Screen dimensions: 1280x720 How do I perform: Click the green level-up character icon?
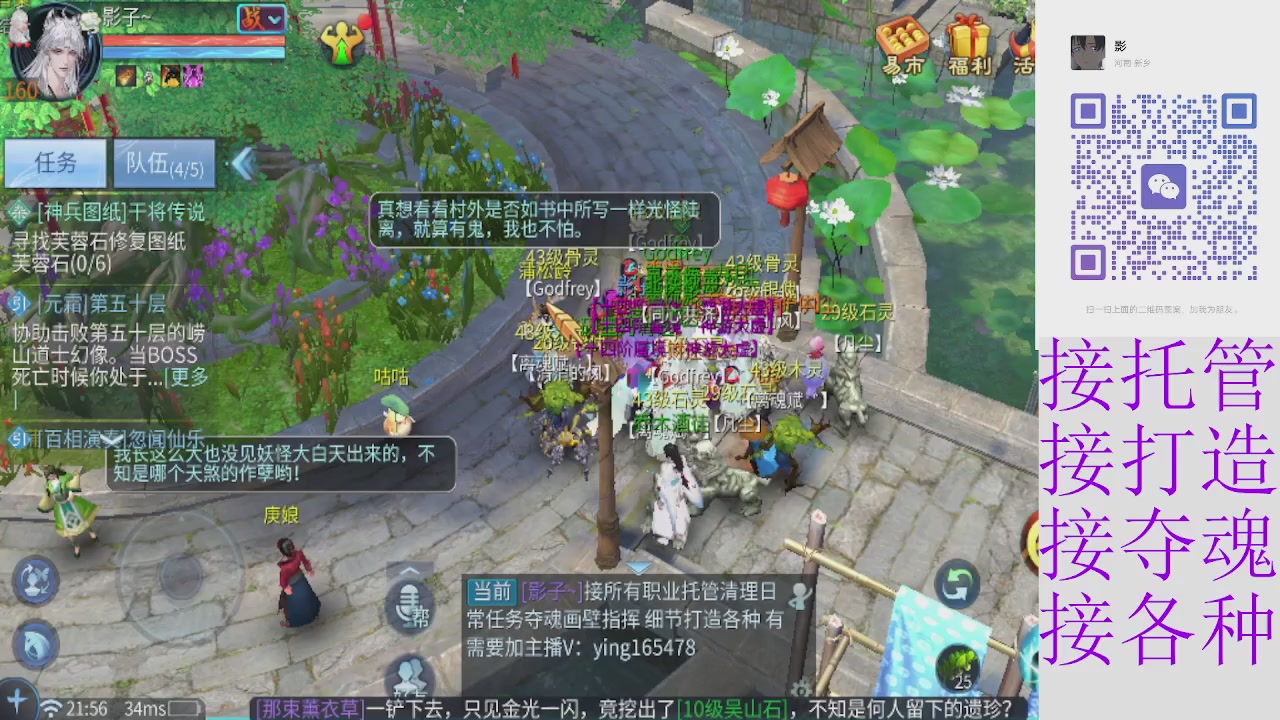tap(344, 45)
